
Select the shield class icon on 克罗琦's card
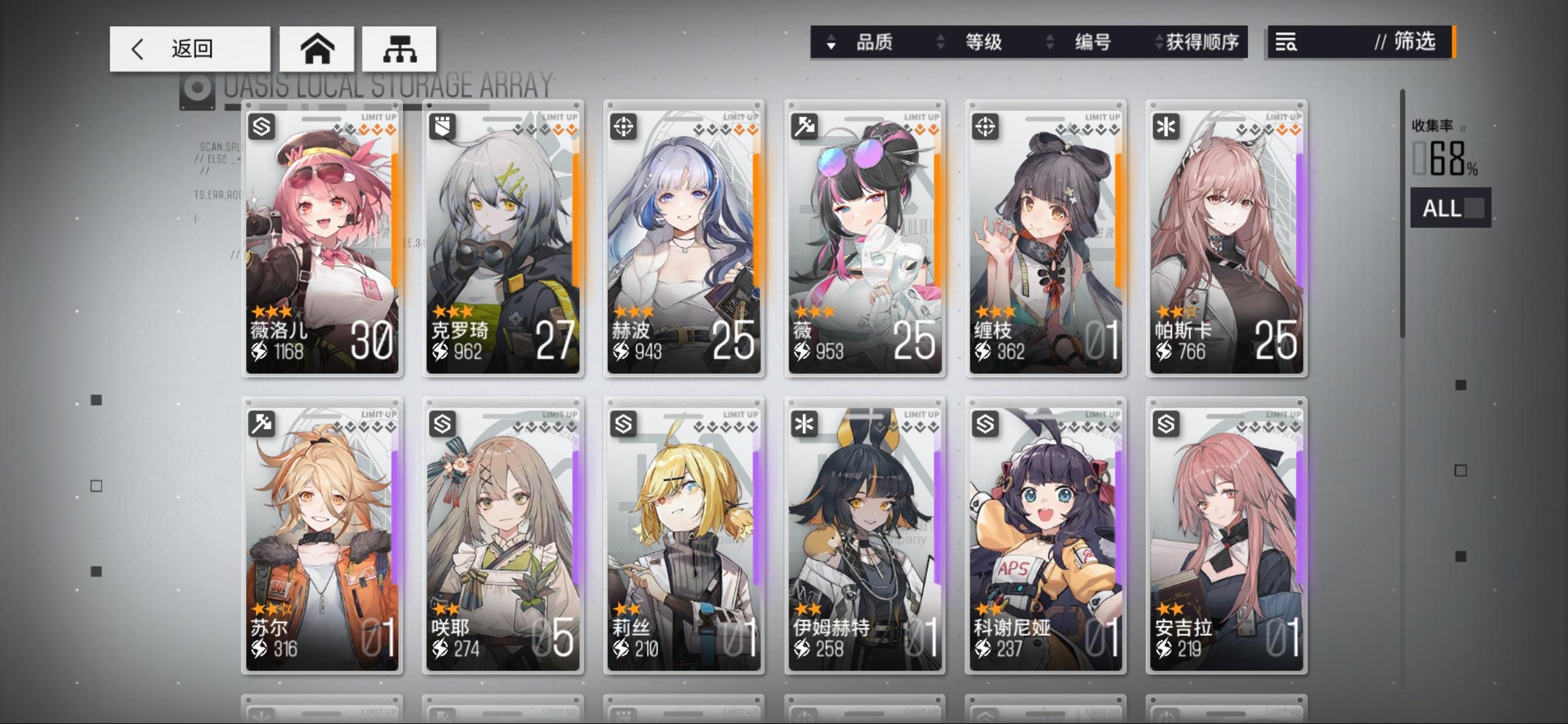443,128
